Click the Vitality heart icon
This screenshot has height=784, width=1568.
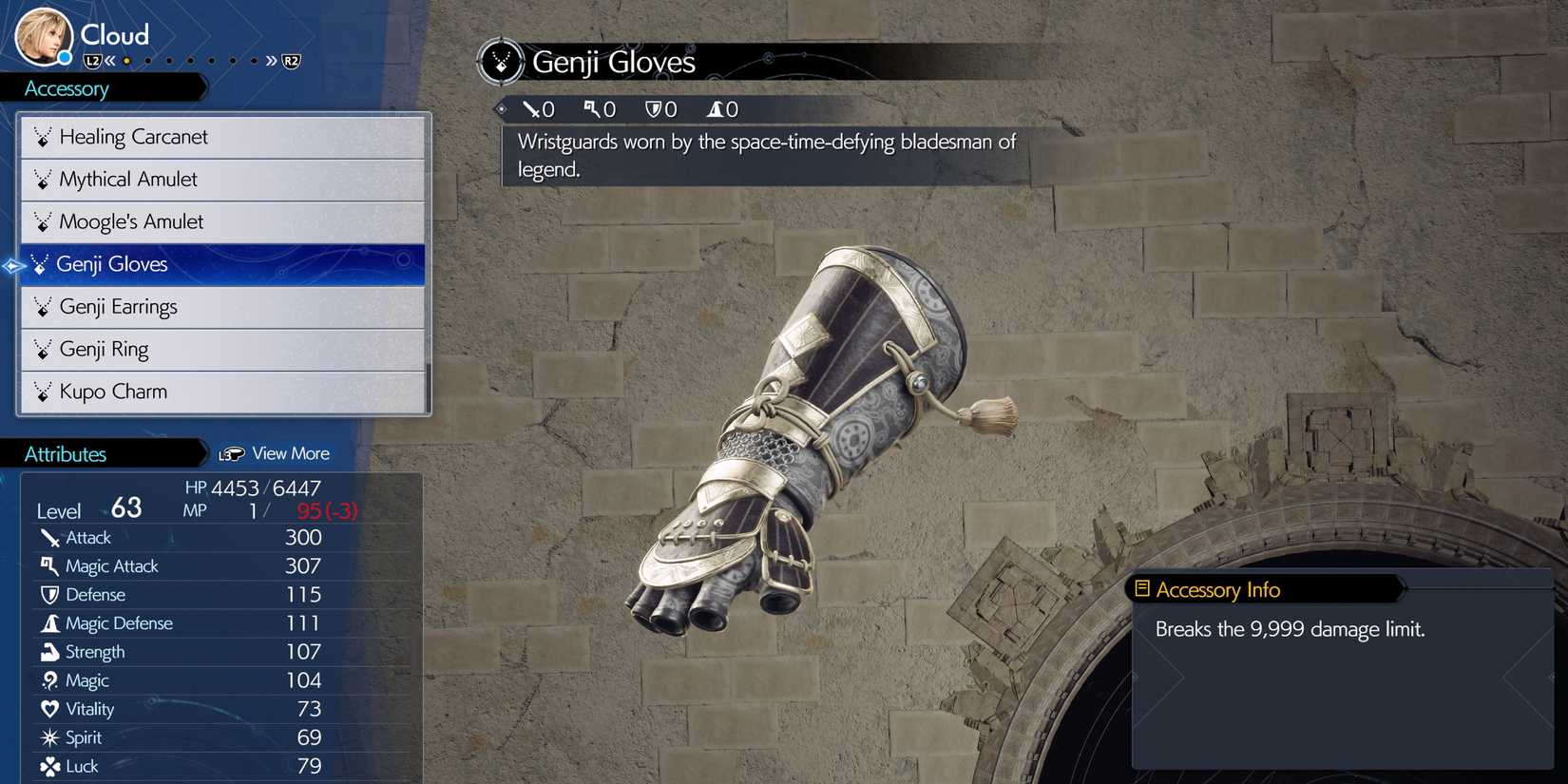(49, 709)
